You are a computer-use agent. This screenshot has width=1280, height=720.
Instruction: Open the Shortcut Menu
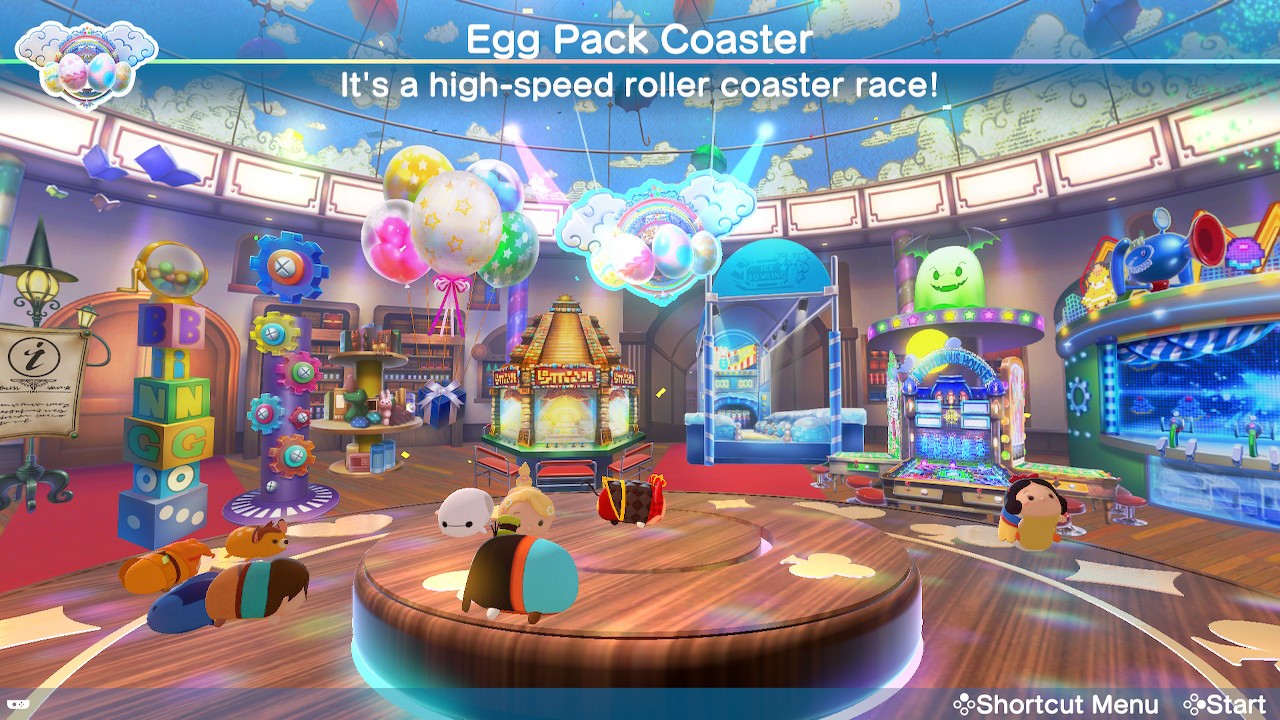[x=1056, y=704]
